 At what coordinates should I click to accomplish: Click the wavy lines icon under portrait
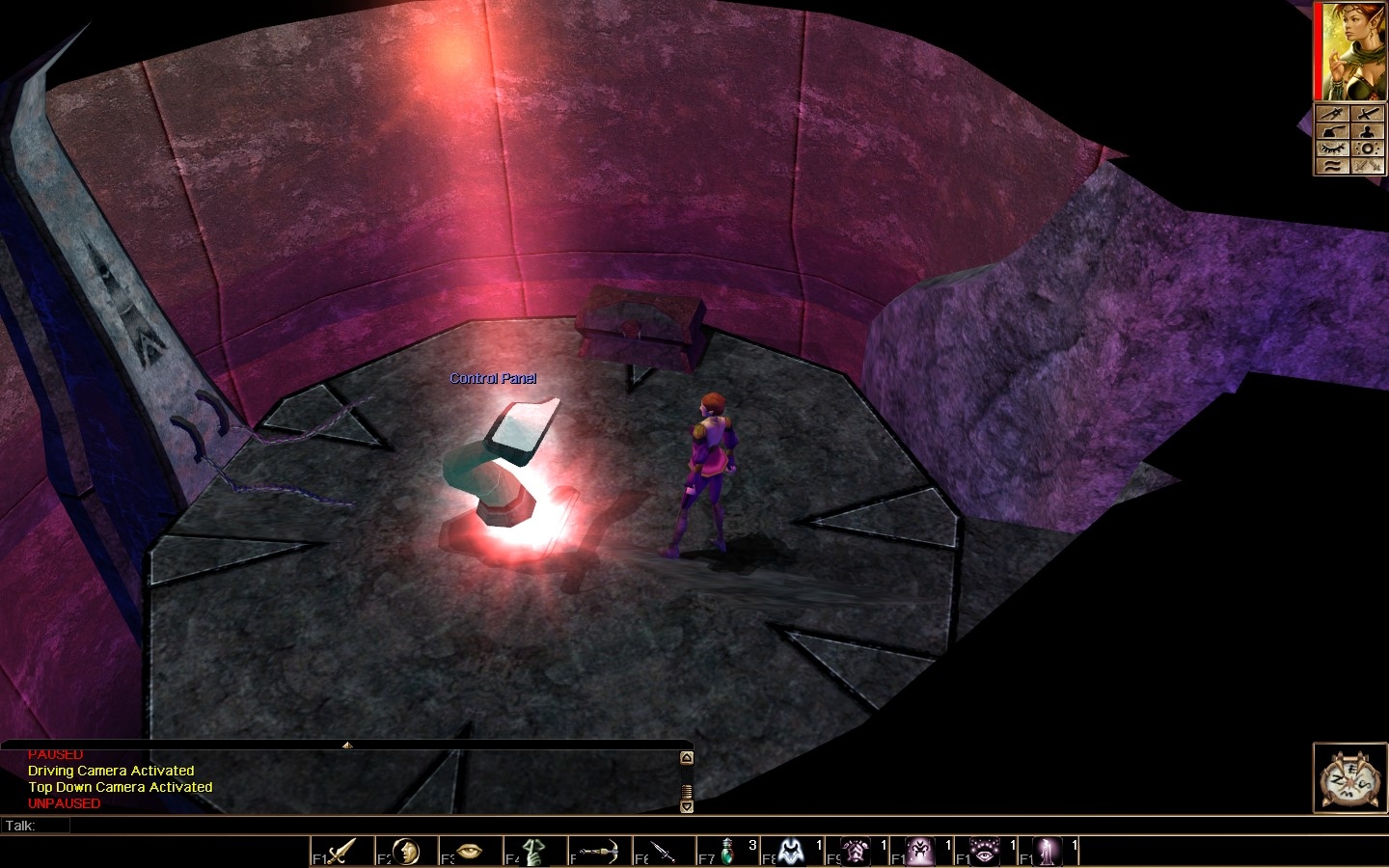point(1332,166)
